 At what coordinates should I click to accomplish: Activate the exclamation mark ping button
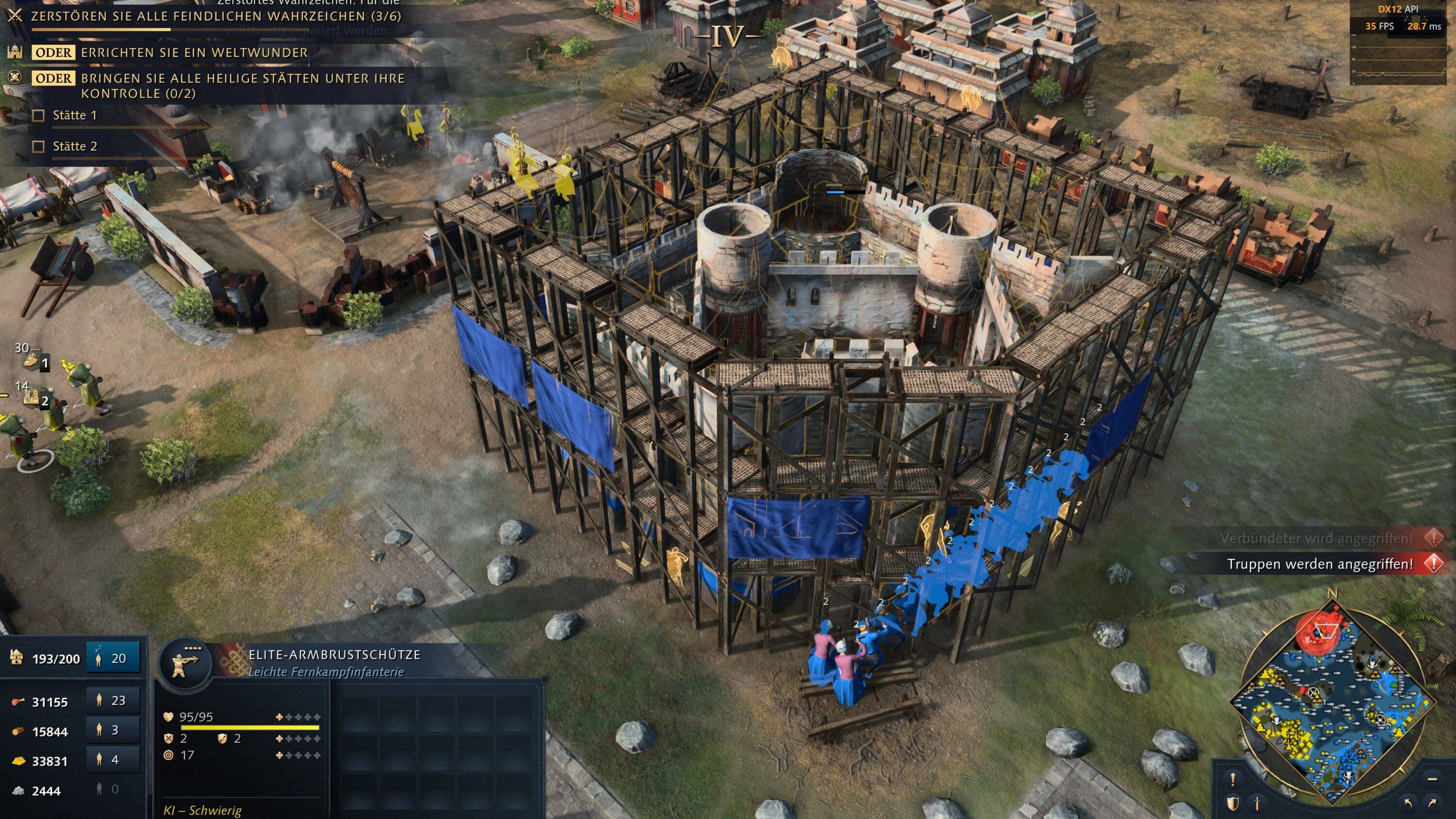1233,779
